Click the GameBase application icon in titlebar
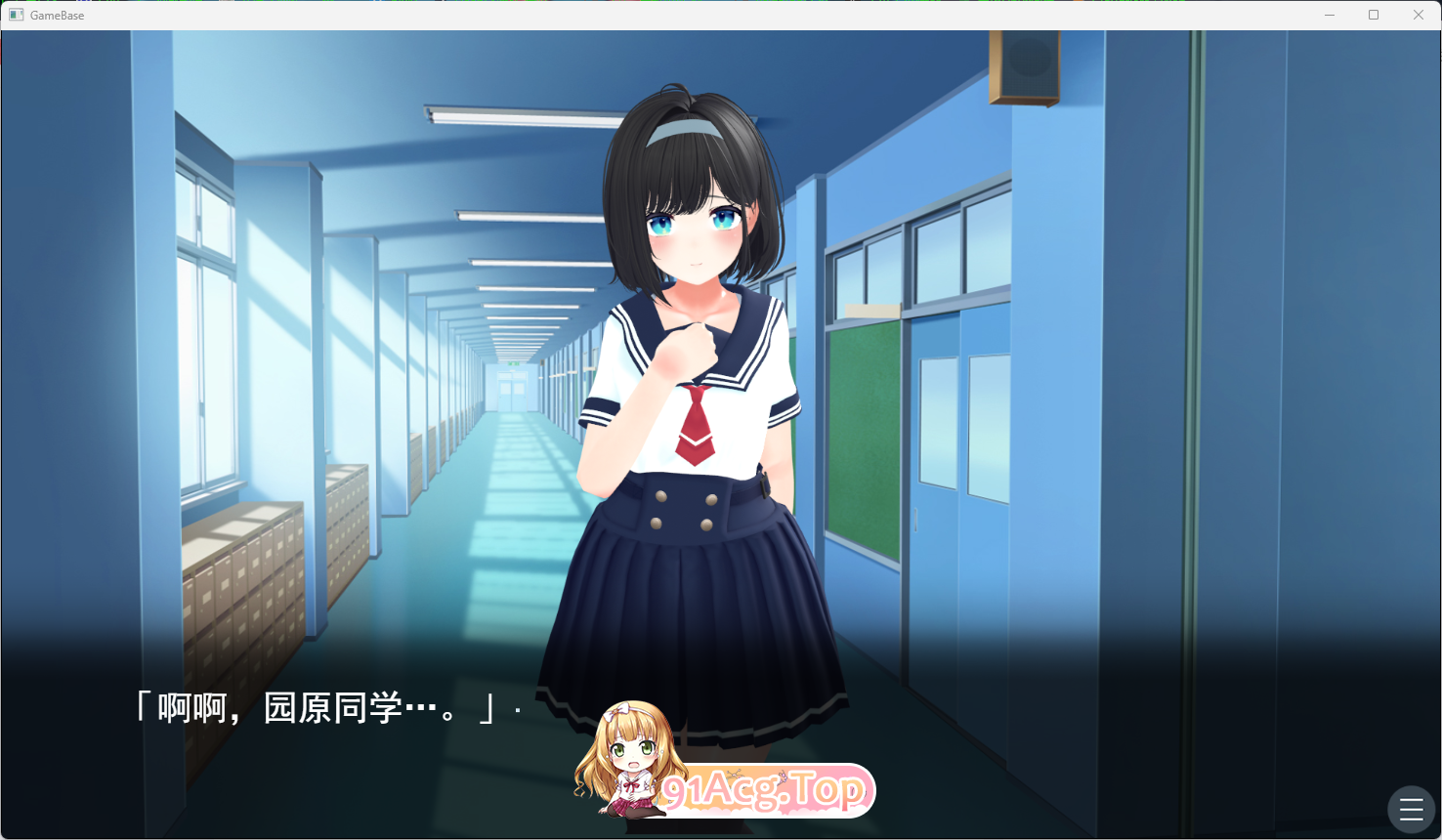Screen dimensions: 1442x840 (16, 14)
